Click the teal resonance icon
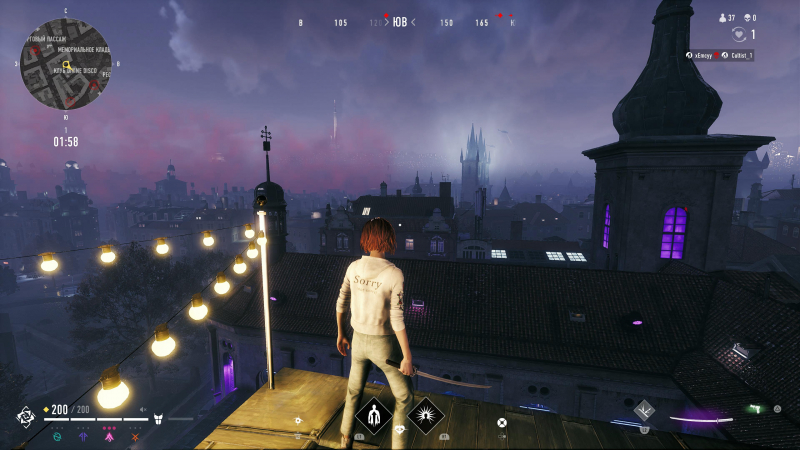 57,436
